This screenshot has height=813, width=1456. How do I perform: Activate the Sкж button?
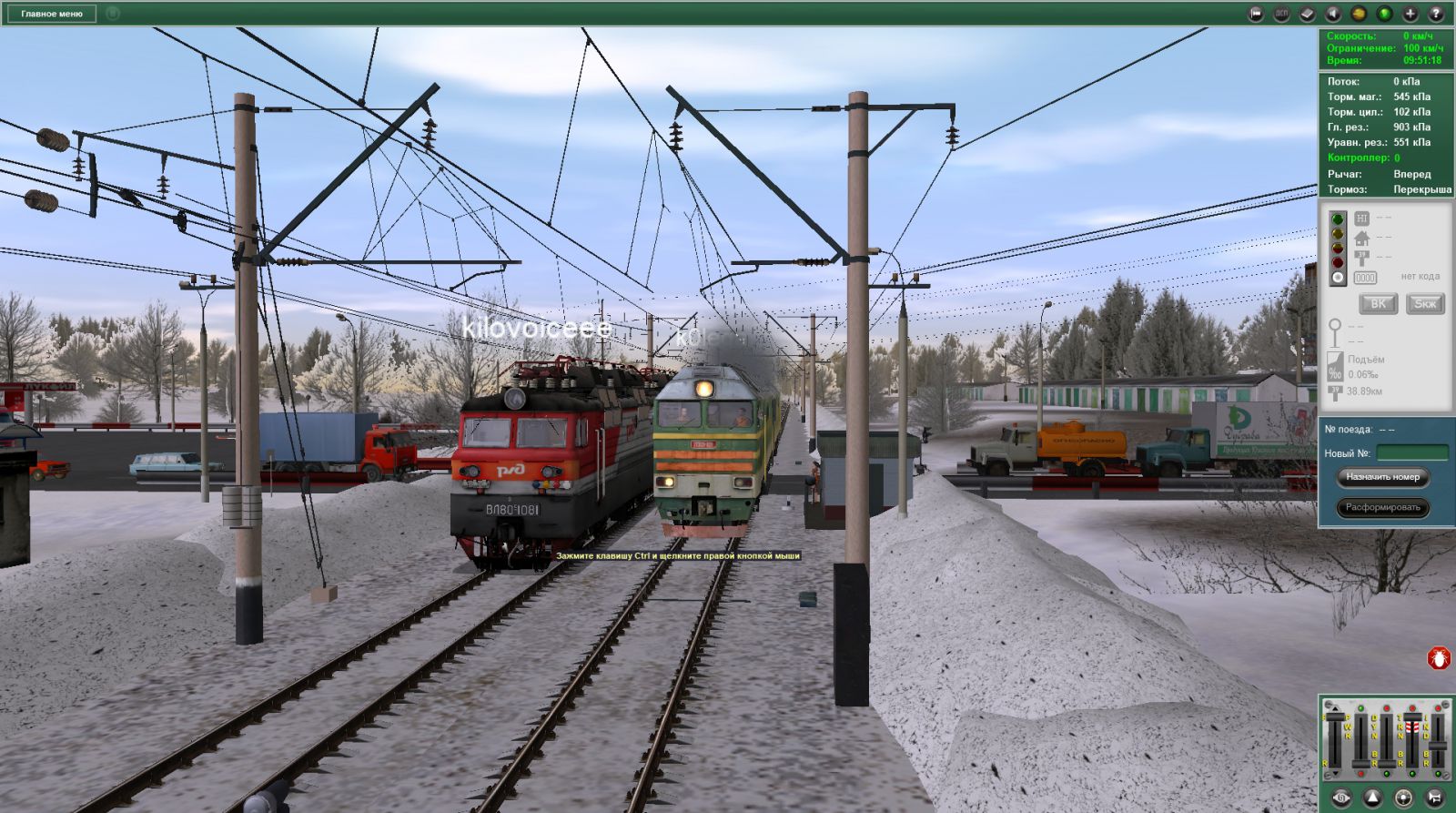1425,304
